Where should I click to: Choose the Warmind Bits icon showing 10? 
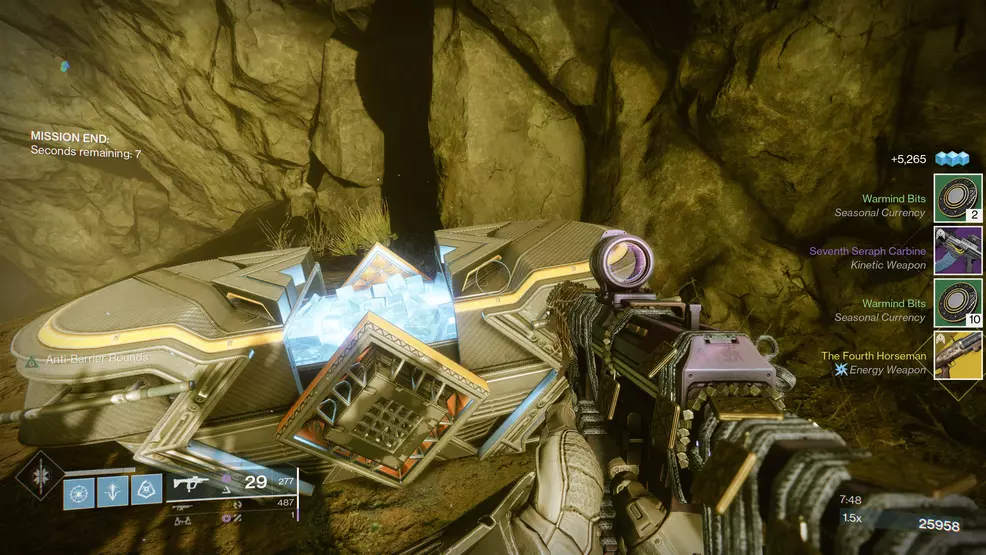(x=958, y=303)
